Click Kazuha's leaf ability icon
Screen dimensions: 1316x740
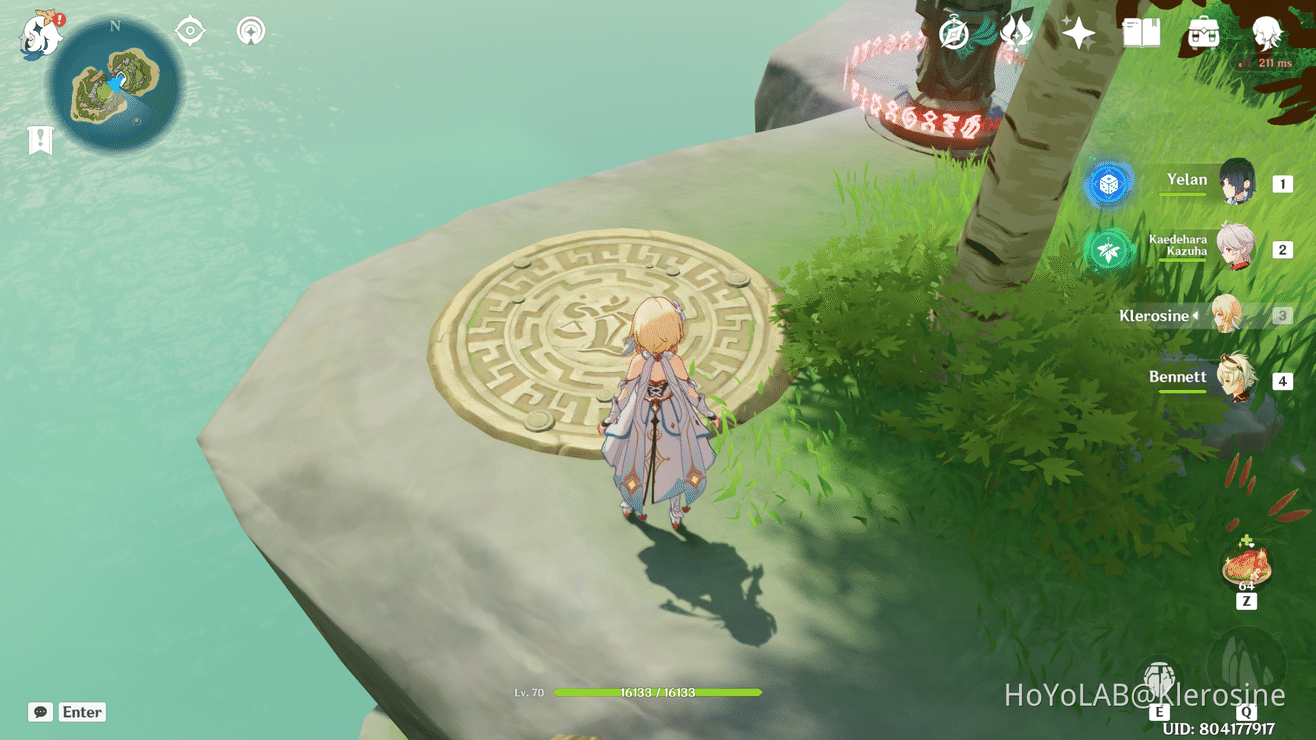click(x=1109, y=250)
